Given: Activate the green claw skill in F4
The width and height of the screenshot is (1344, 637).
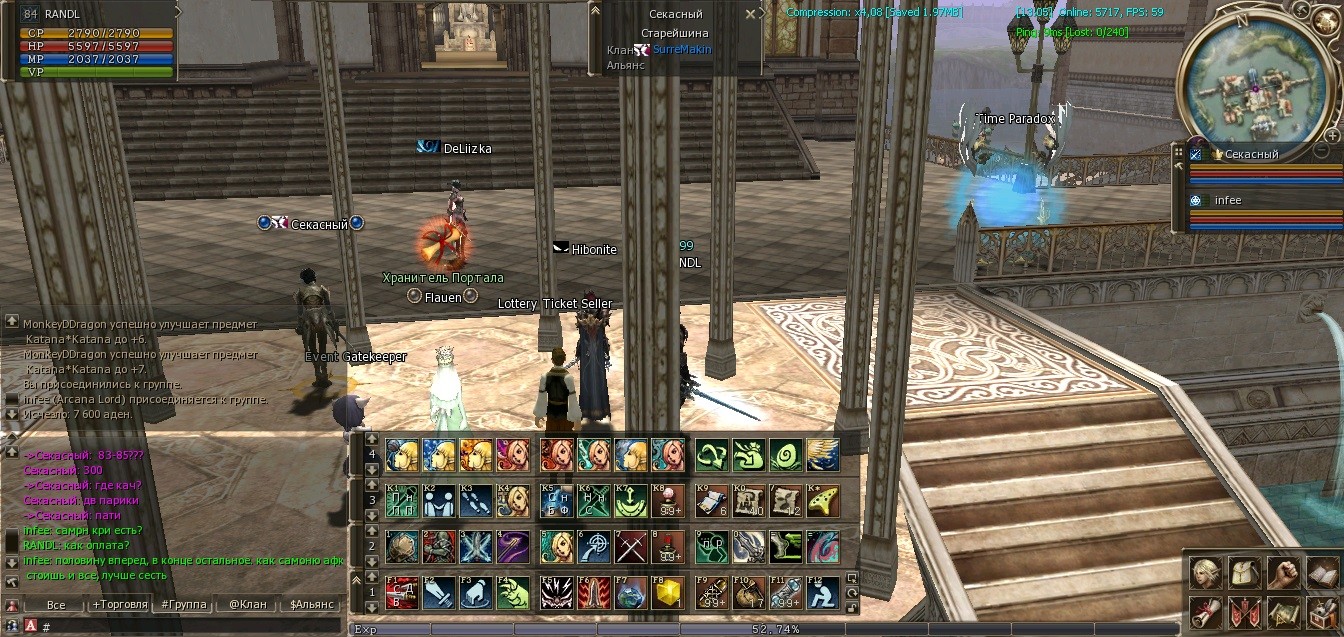Looking at the screenshot, I should (512, 592).
